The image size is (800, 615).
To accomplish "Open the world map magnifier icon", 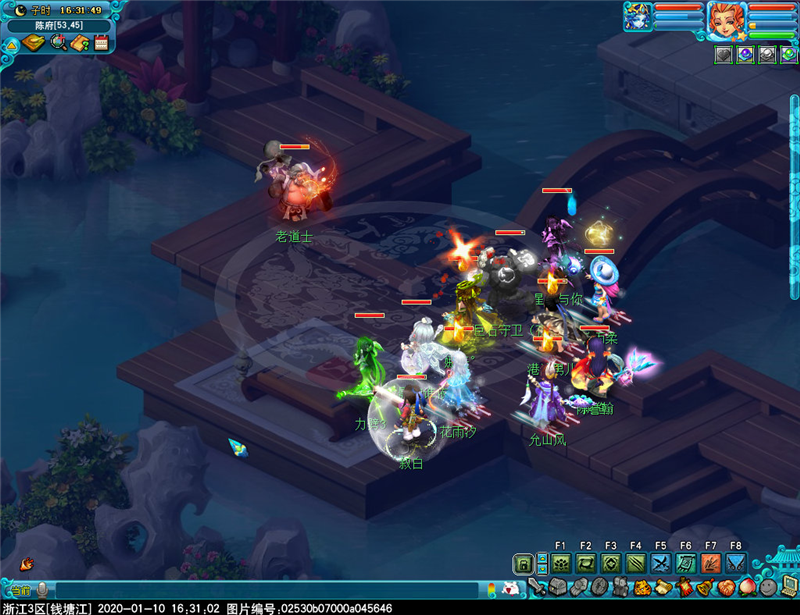I will tap(58, 43).
